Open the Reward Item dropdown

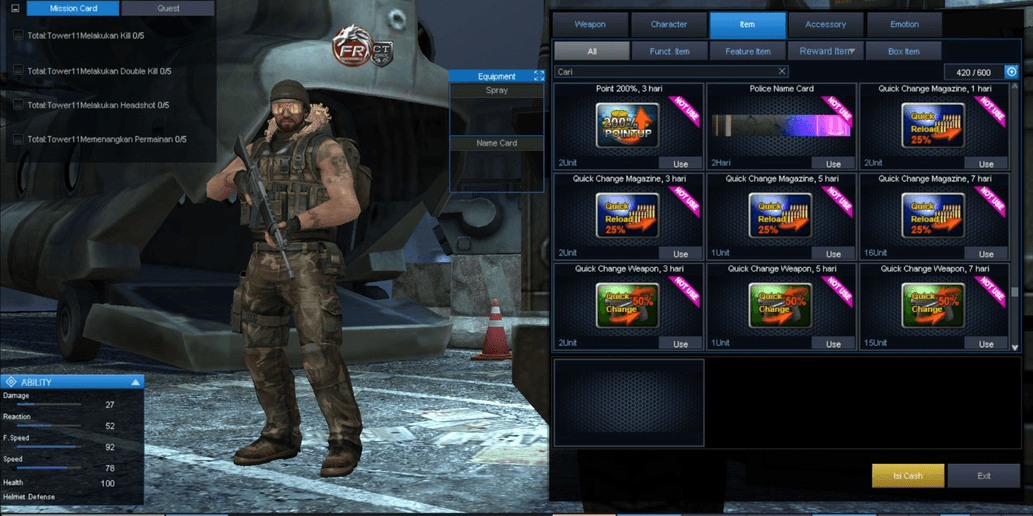826,51
